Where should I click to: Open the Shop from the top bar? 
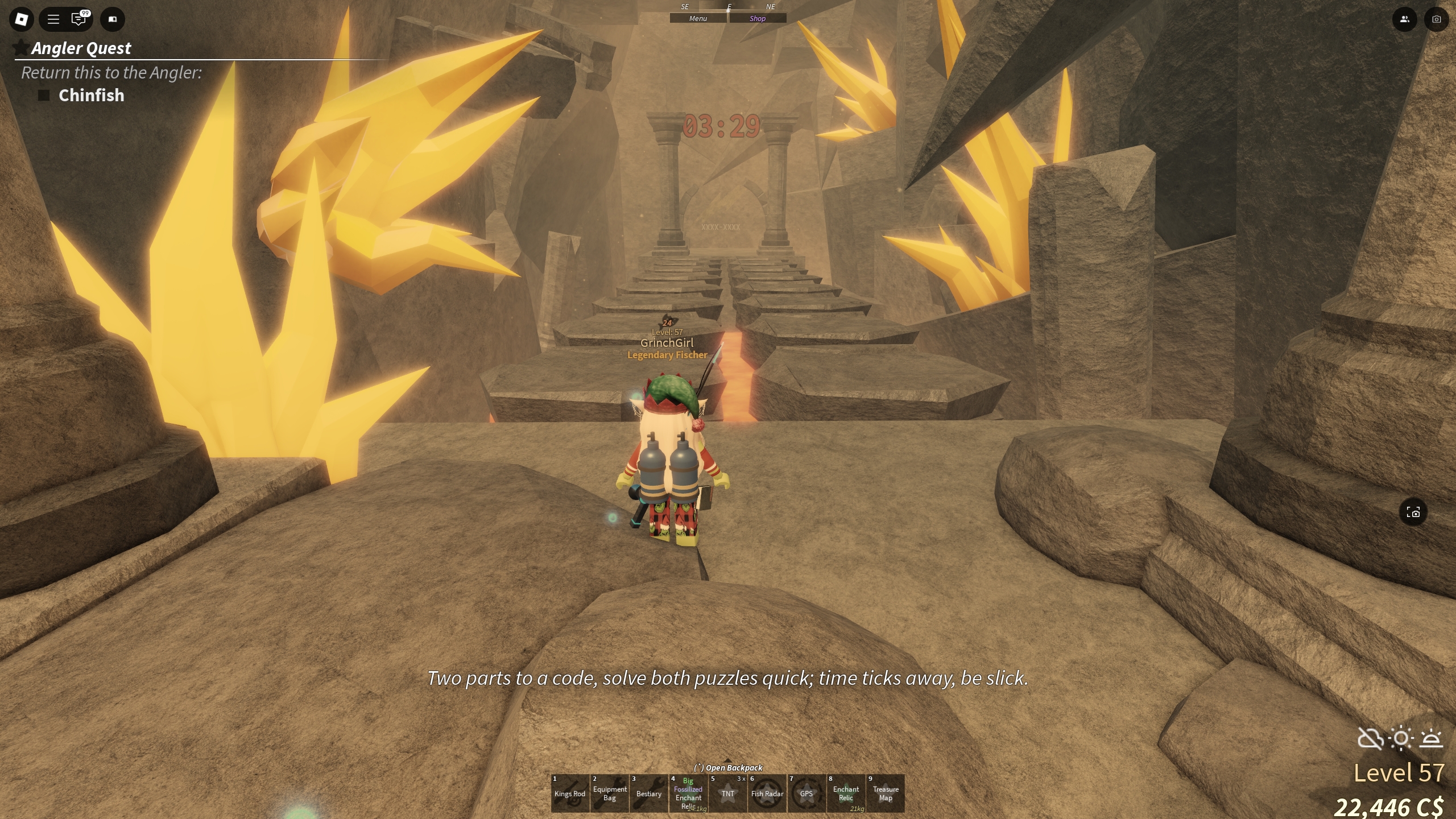pos(757,18)
